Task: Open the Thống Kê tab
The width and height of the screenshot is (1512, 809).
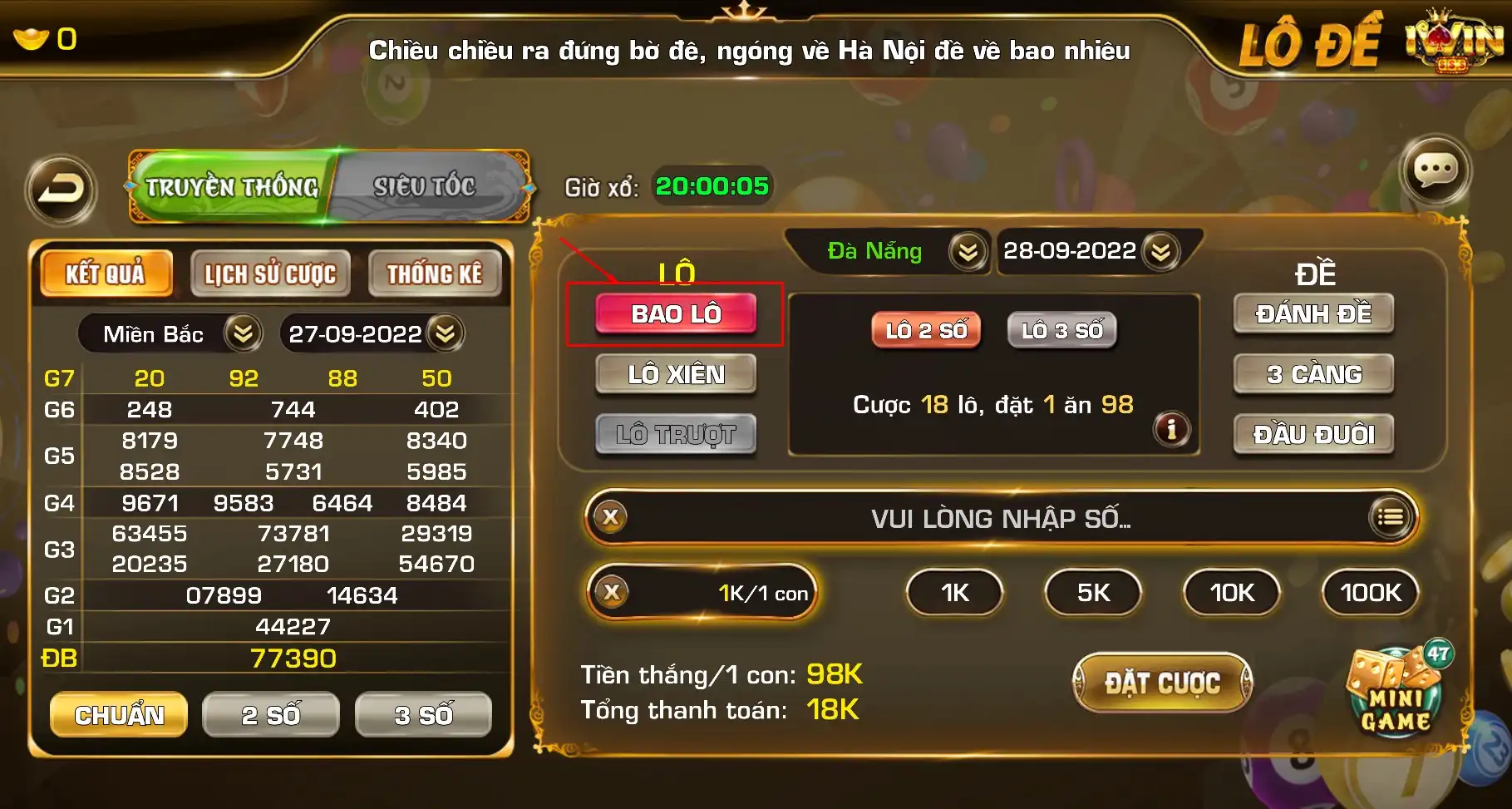Action: point(436,273)
